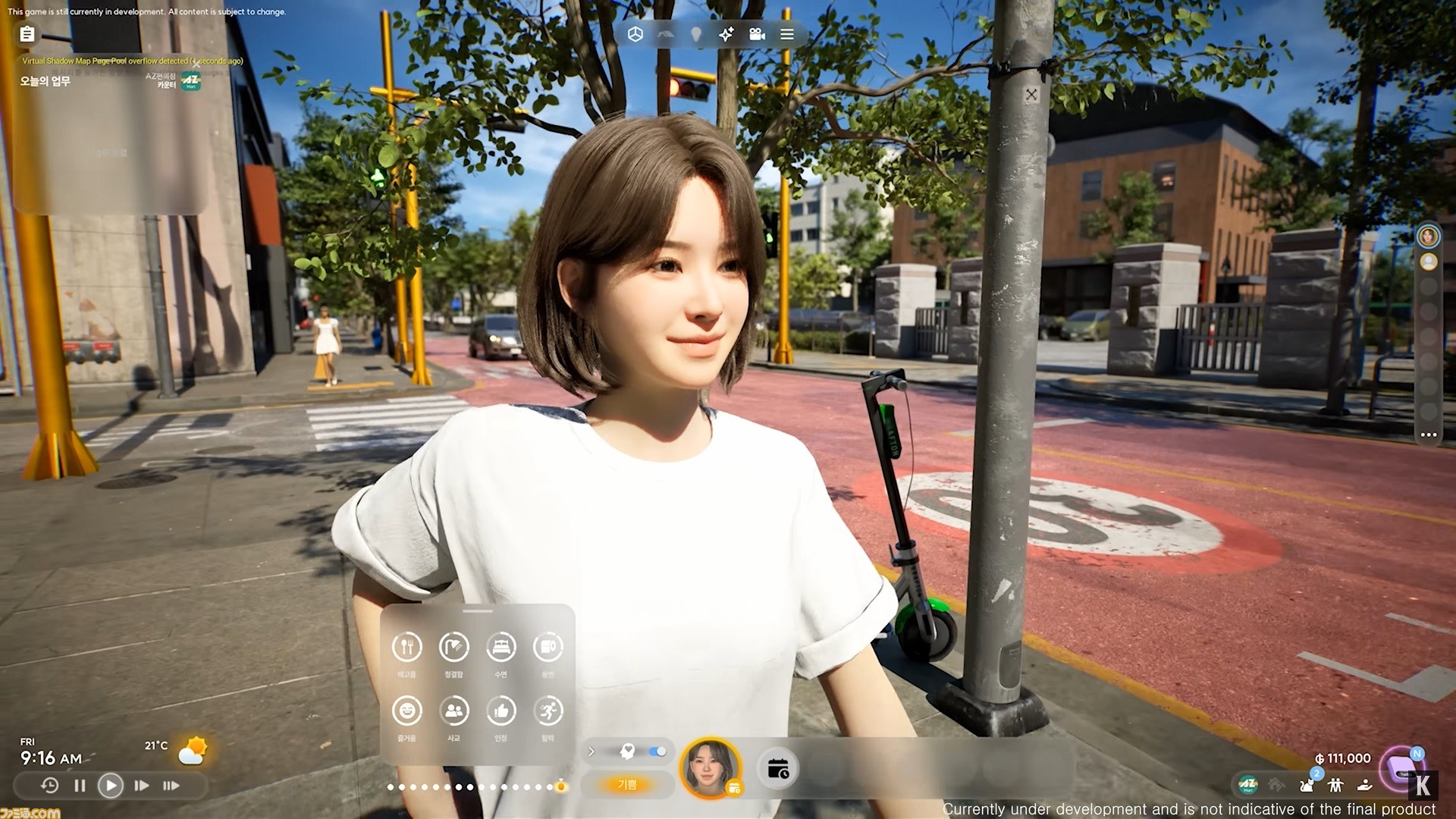Disable the blue thought-bubble toggle

click(657, 751)
